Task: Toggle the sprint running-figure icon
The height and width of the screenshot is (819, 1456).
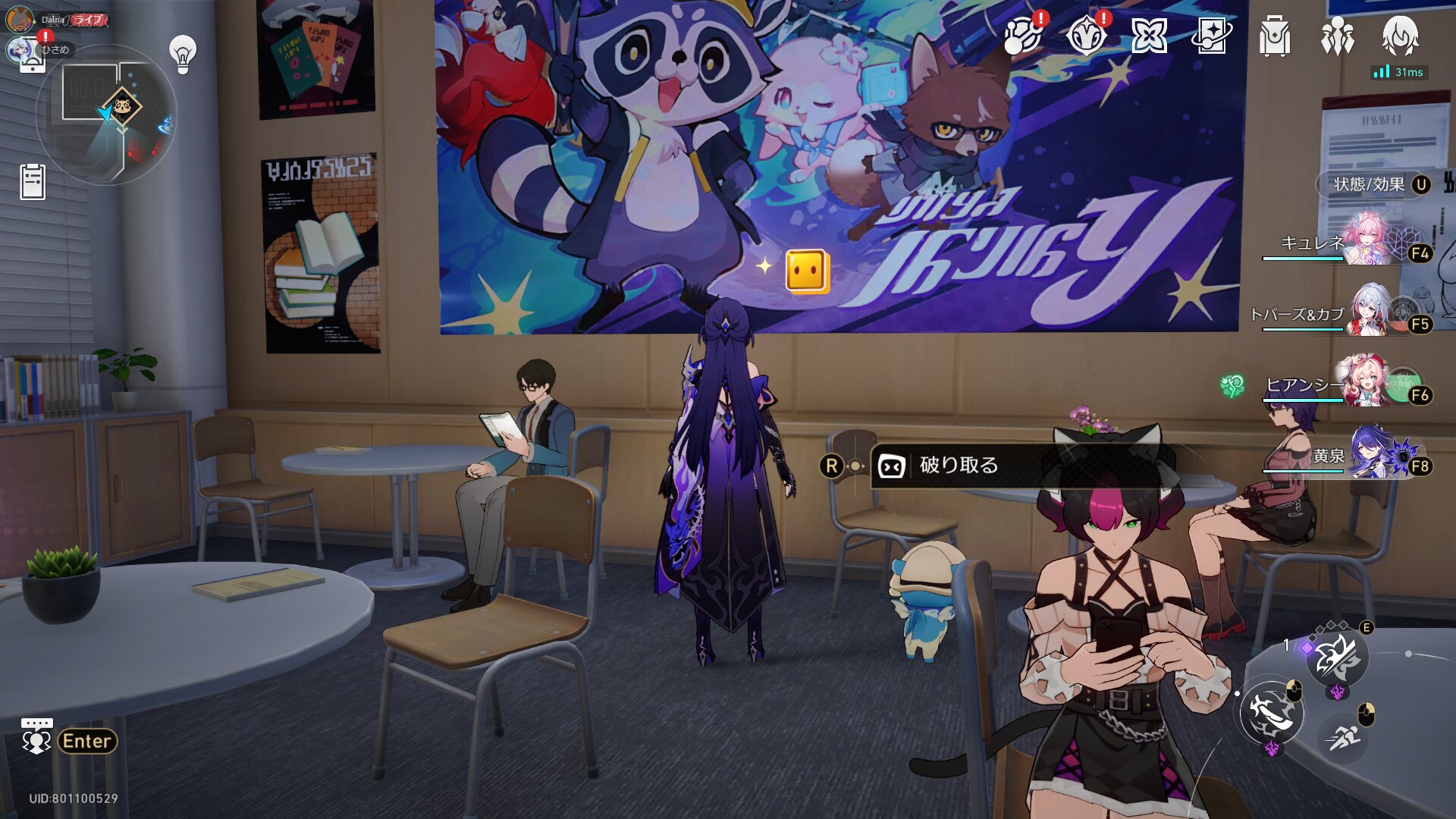Action: click(x=1344, y=736)
